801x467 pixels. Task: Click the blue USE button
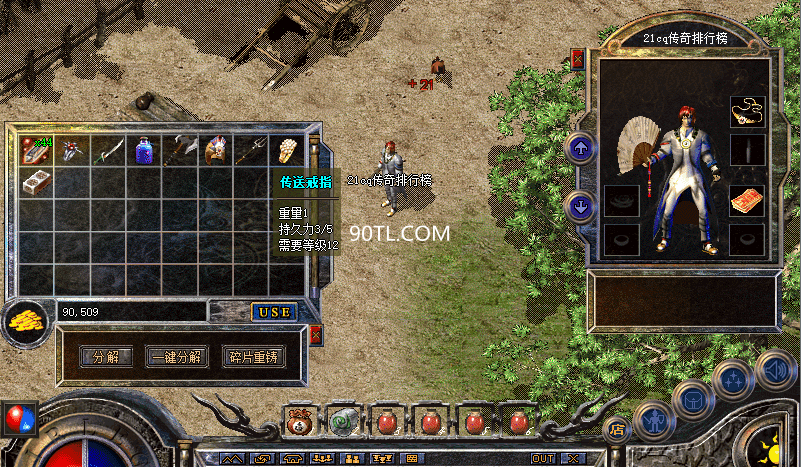(x=273, y=312)
